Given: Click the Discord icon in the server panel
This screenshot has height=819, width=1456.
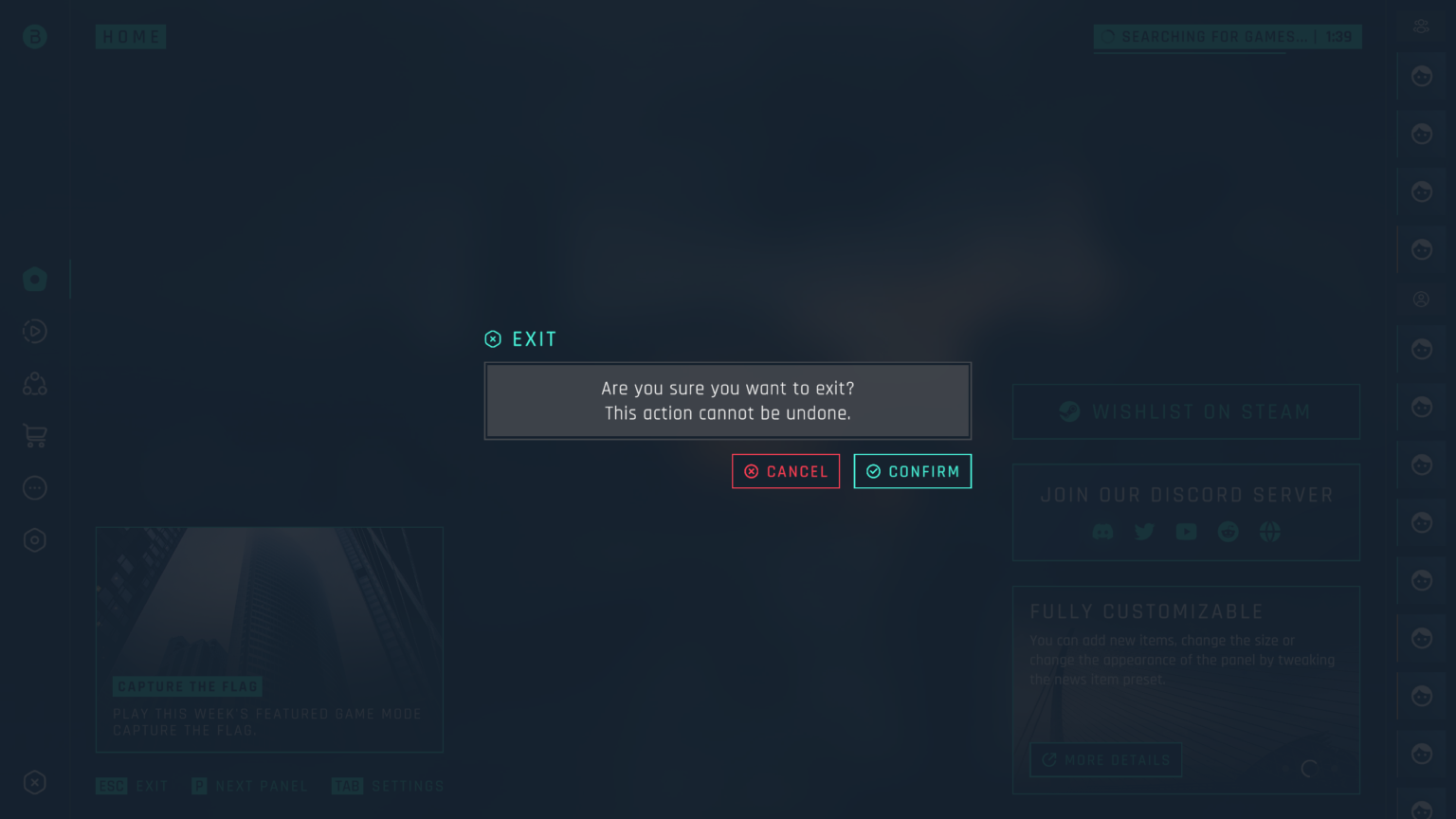Looking at the screenshot, I should pyautogui.click(x=1102, y=532).
